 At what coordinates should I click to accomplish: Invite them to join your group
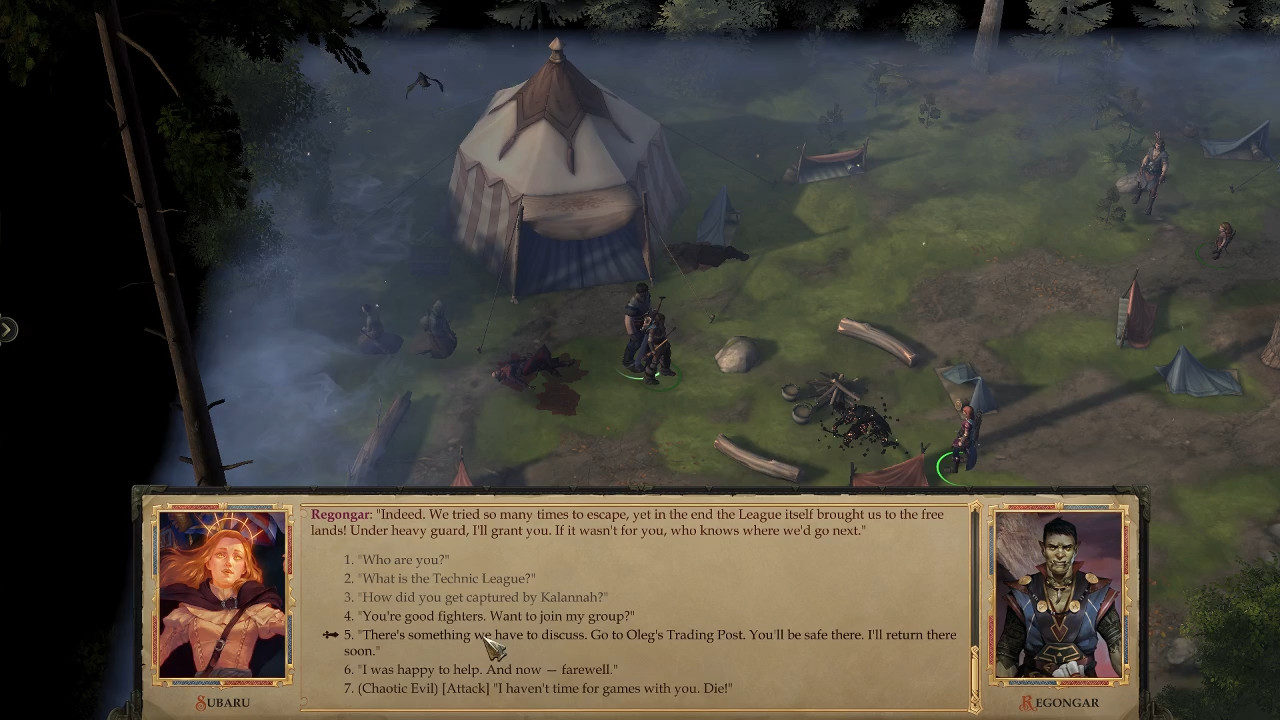pos(496,616)
